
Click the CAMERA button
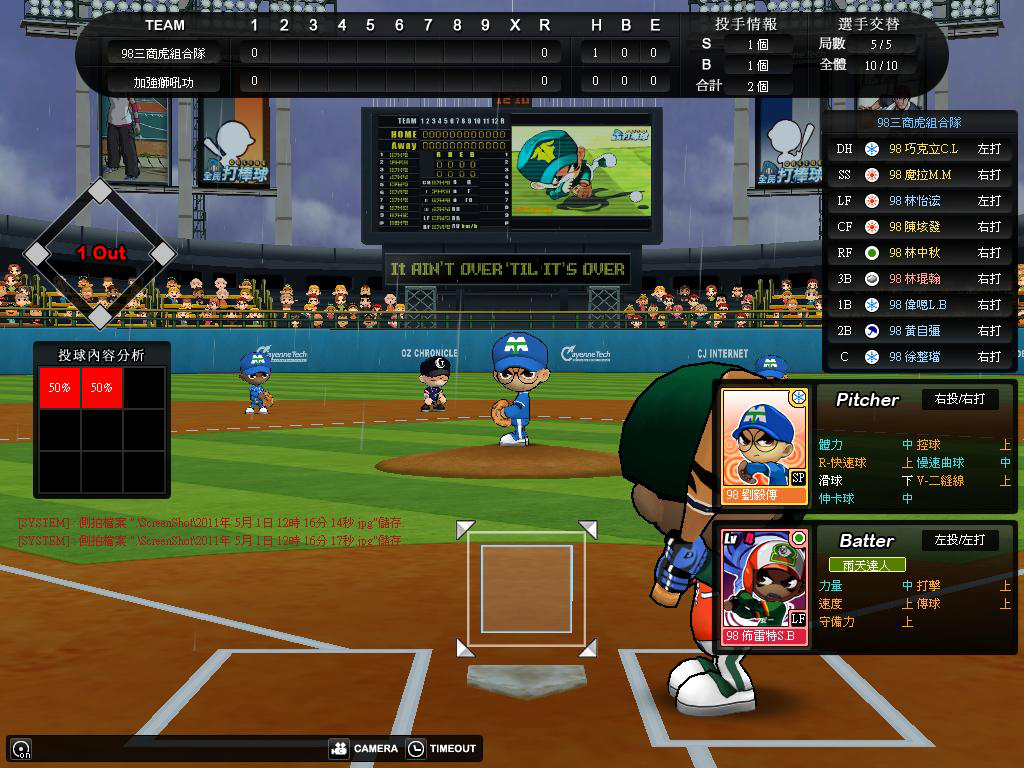click(363, 748)
